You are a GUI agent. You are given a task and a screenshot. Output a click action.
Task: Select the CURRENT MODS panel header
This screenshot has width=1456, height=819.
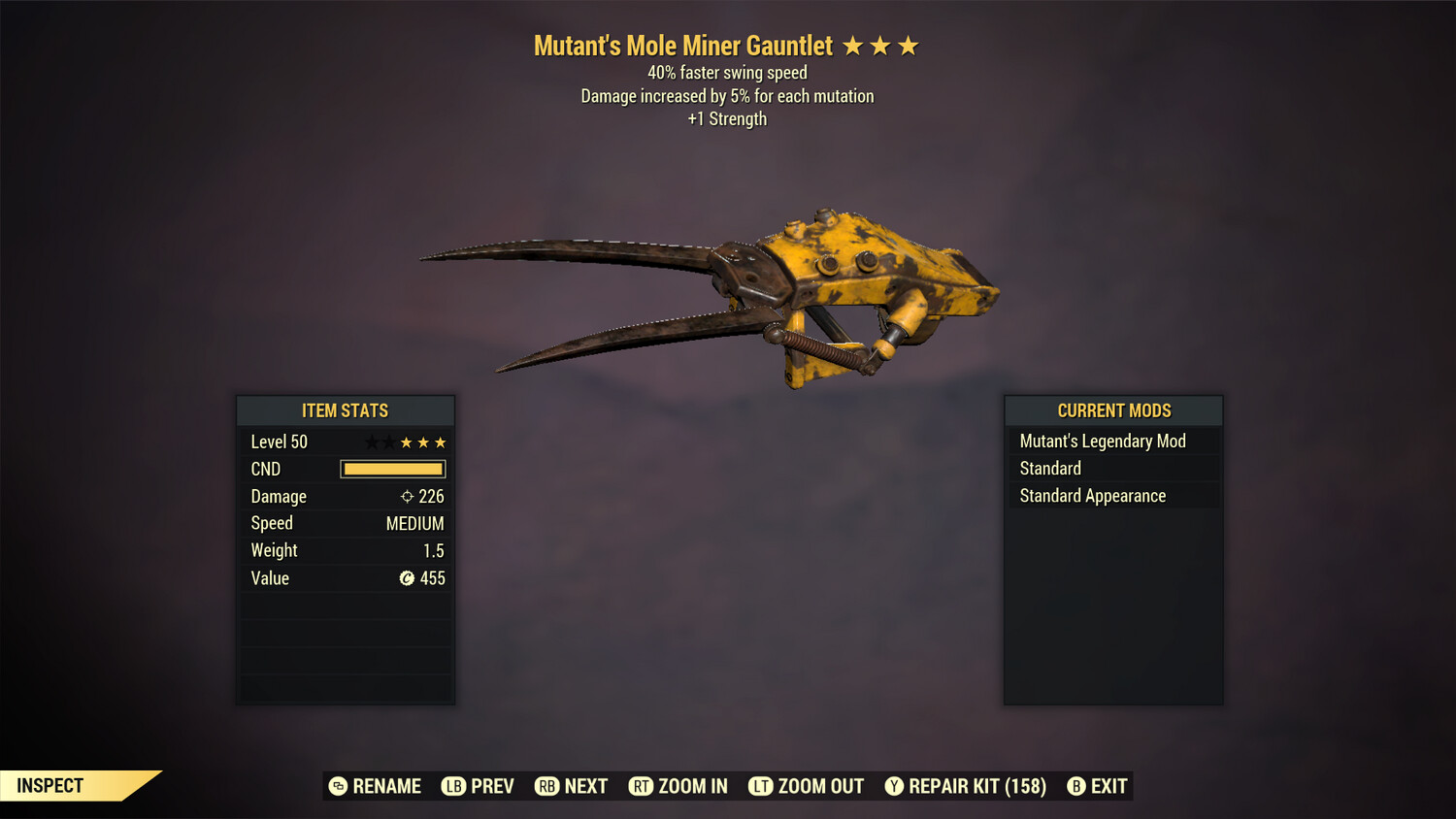pos(1112,410)
